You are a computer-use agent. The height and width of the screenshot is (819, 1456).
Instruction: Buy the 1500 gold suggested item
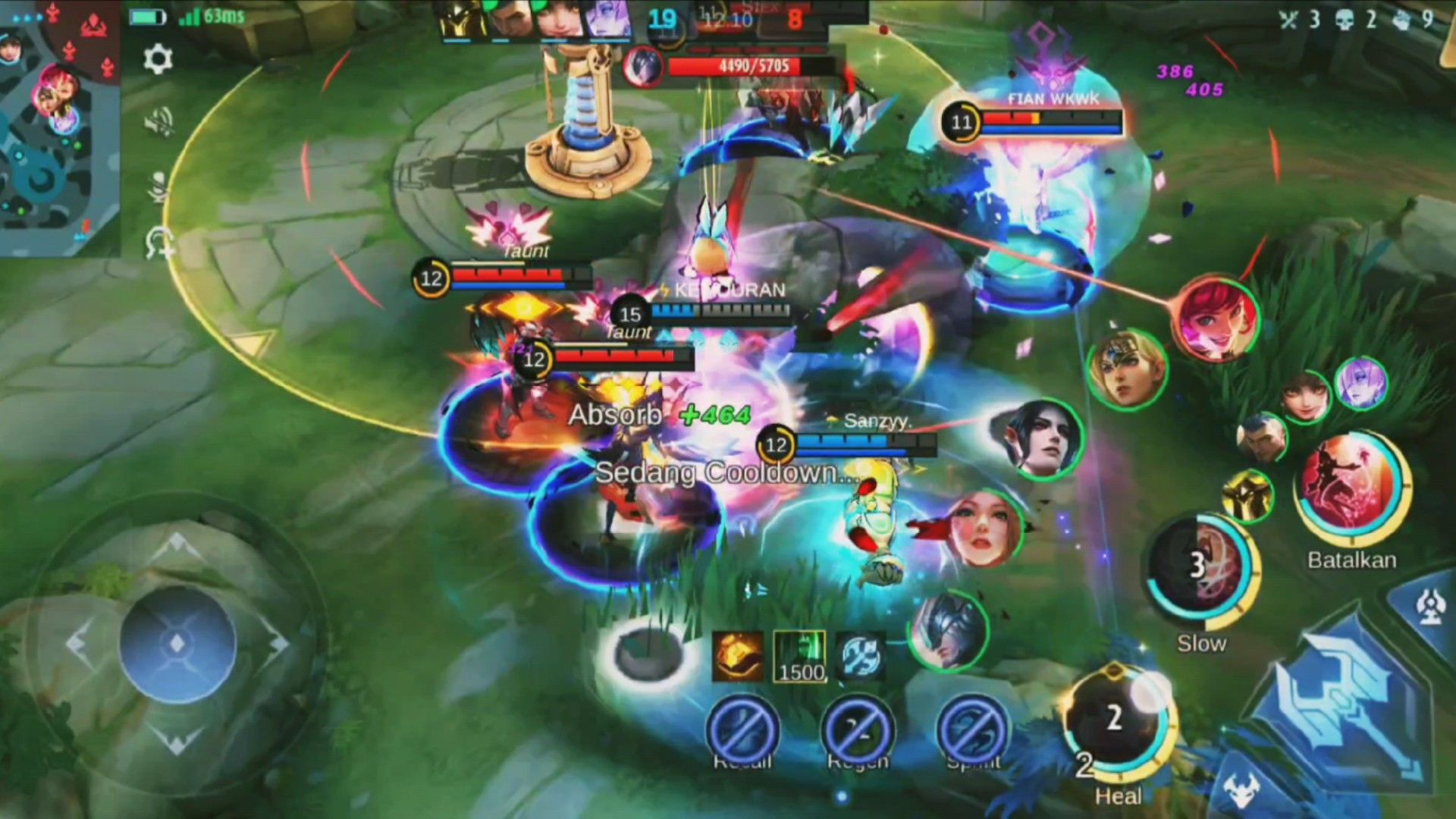coord(800,657)
